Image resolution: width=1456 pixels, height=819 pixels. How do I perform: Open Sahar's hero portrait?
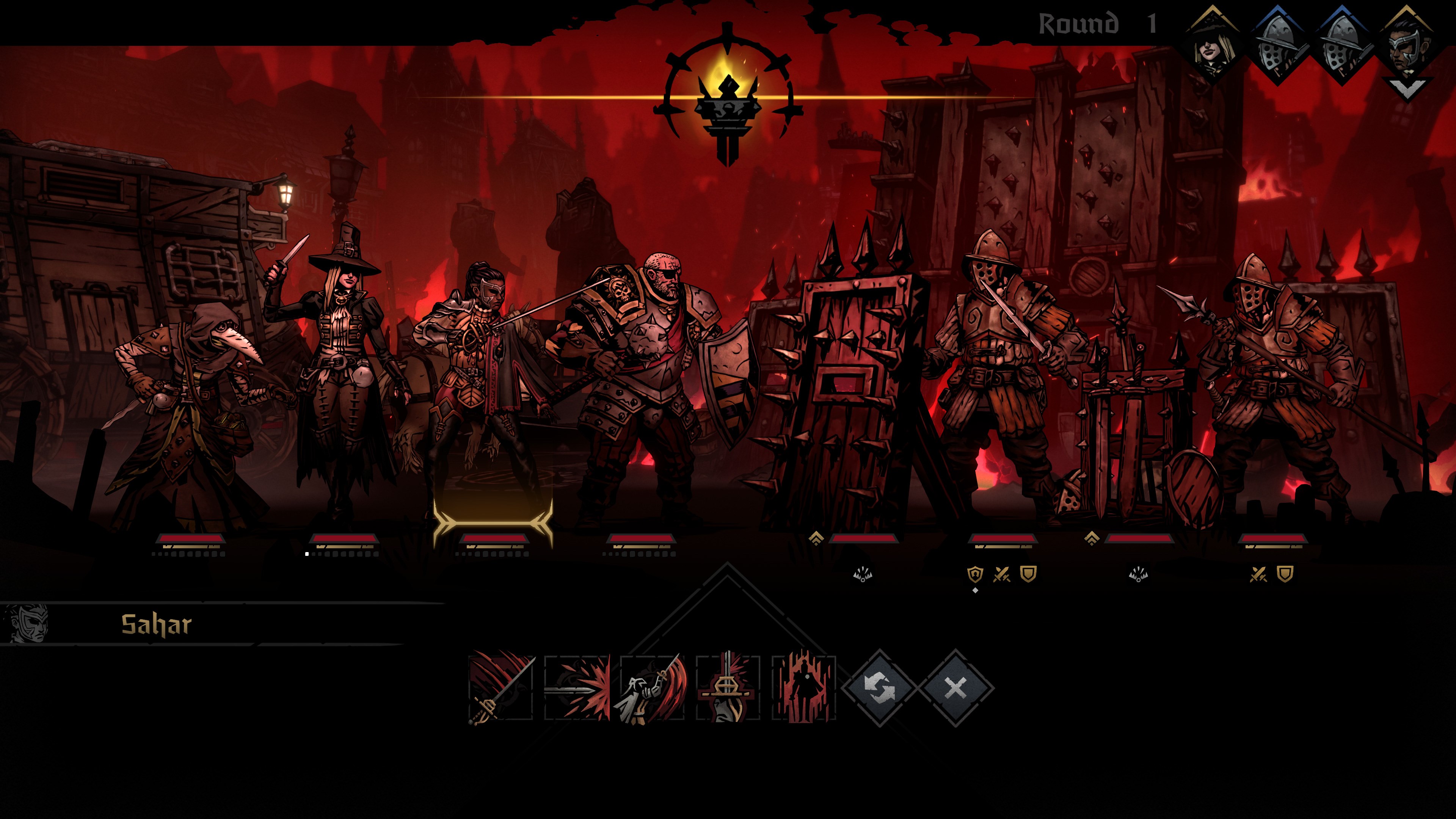tap(25, 624)
